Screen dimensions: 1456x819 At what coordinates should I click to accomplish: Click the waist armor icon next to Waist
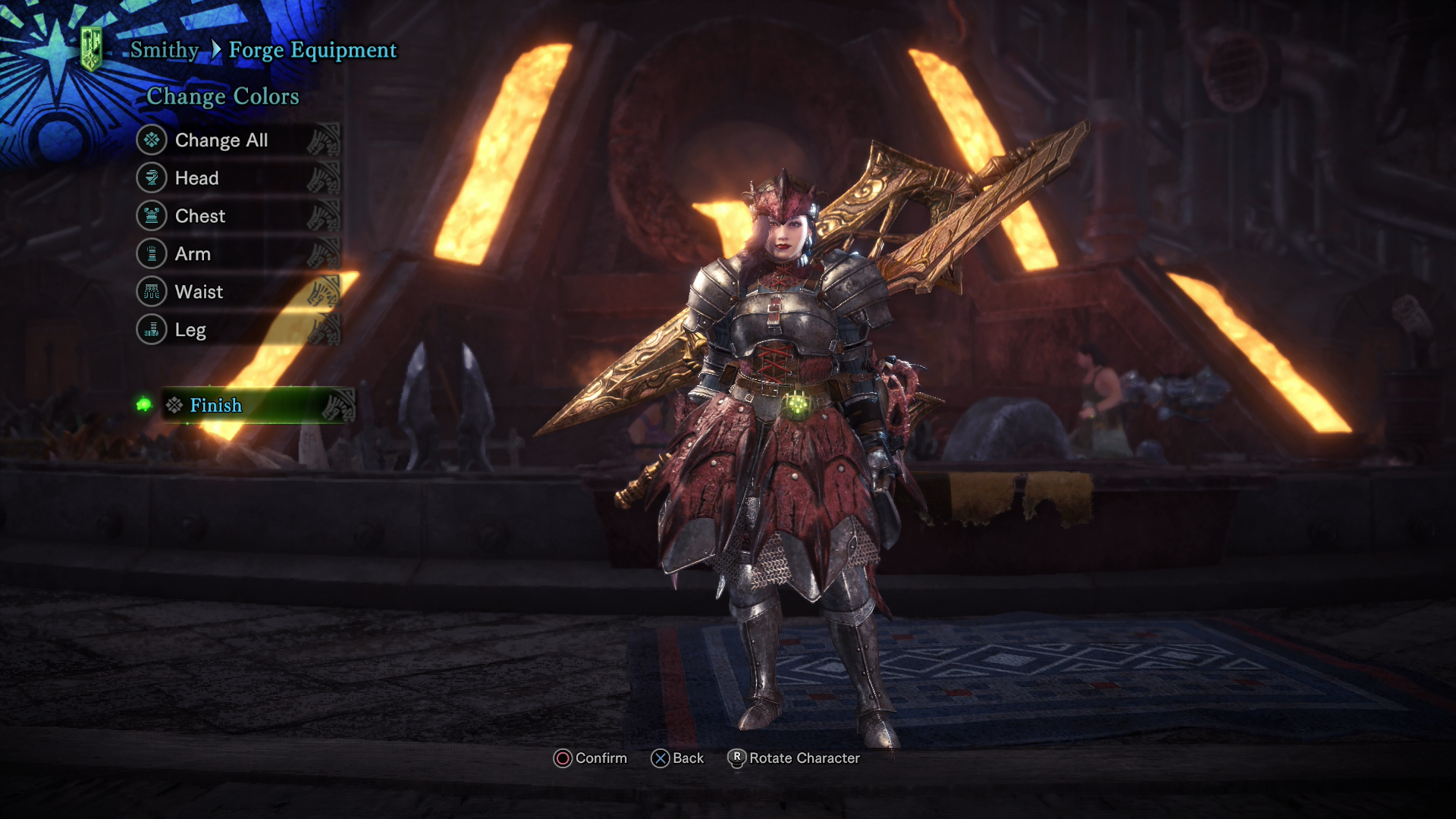(151, 292)
